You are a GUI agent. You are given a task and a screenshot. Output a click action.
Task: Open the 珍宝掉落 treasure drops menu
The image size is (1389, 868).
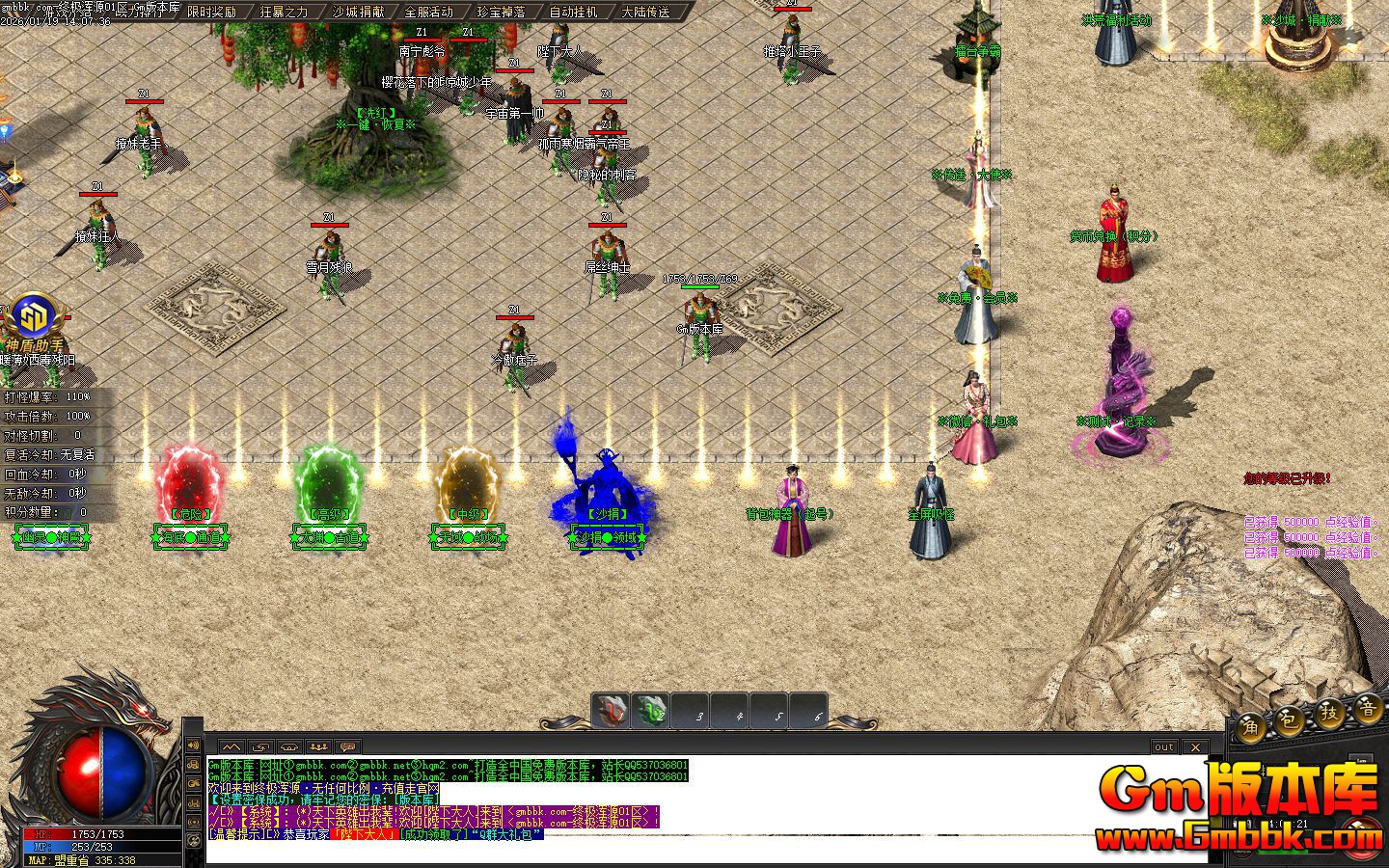(502, 12)
